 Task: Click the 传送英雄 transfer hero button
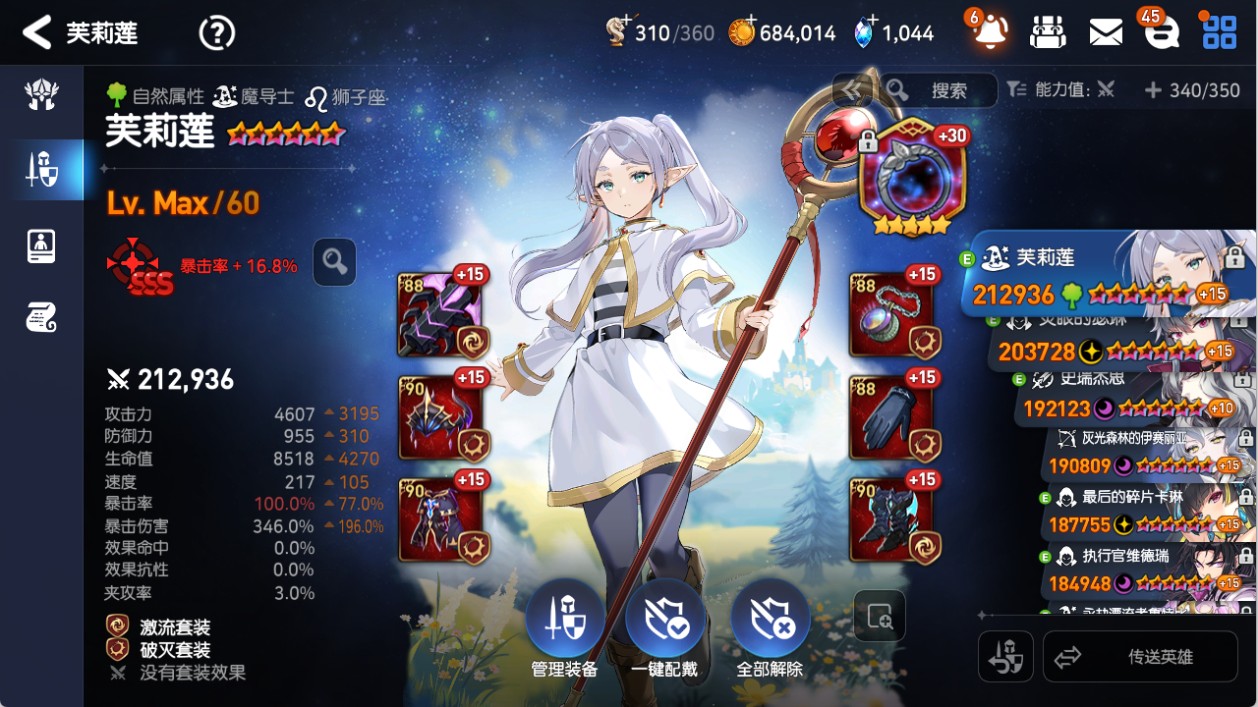(x=1140, y=657)
